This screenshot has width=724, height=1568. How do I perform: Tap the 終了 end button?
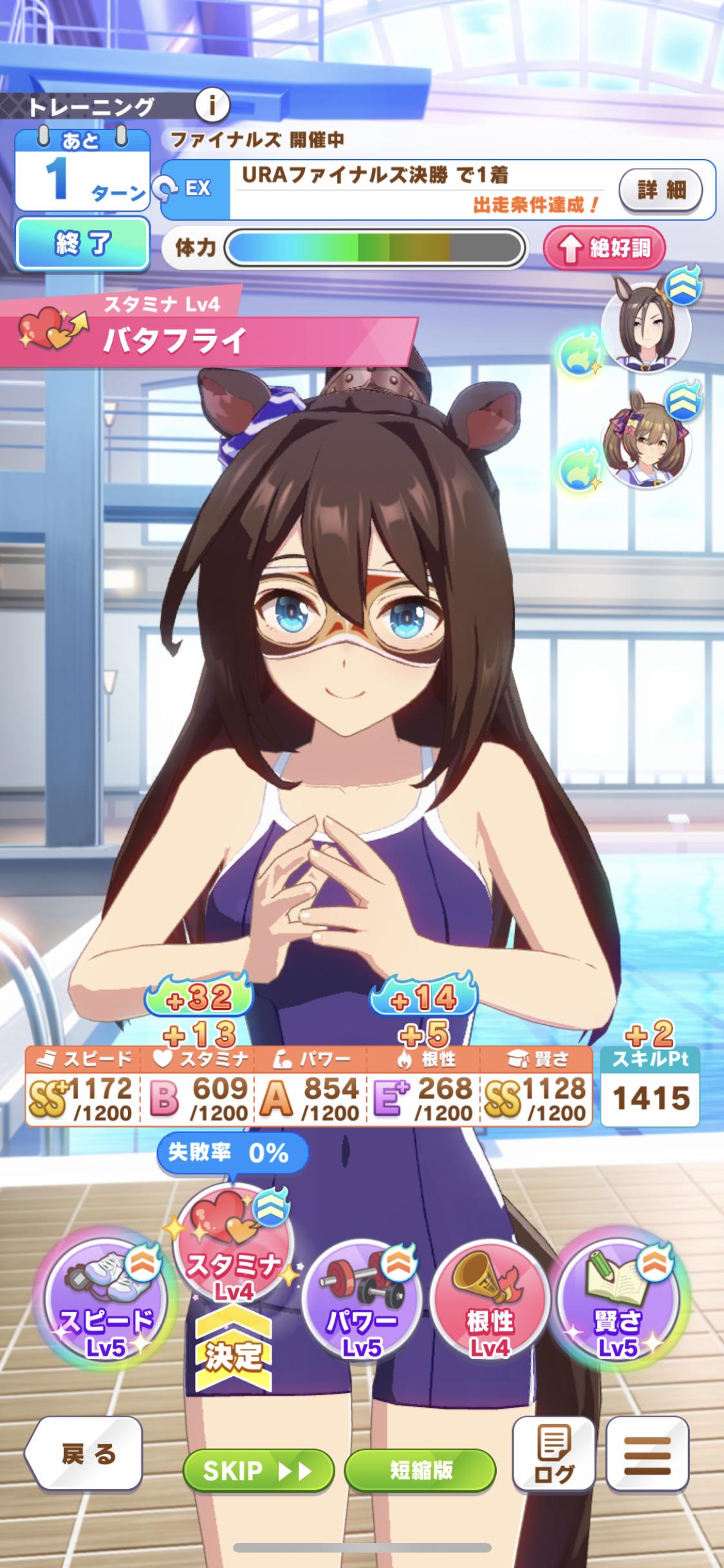click(83, 244)
